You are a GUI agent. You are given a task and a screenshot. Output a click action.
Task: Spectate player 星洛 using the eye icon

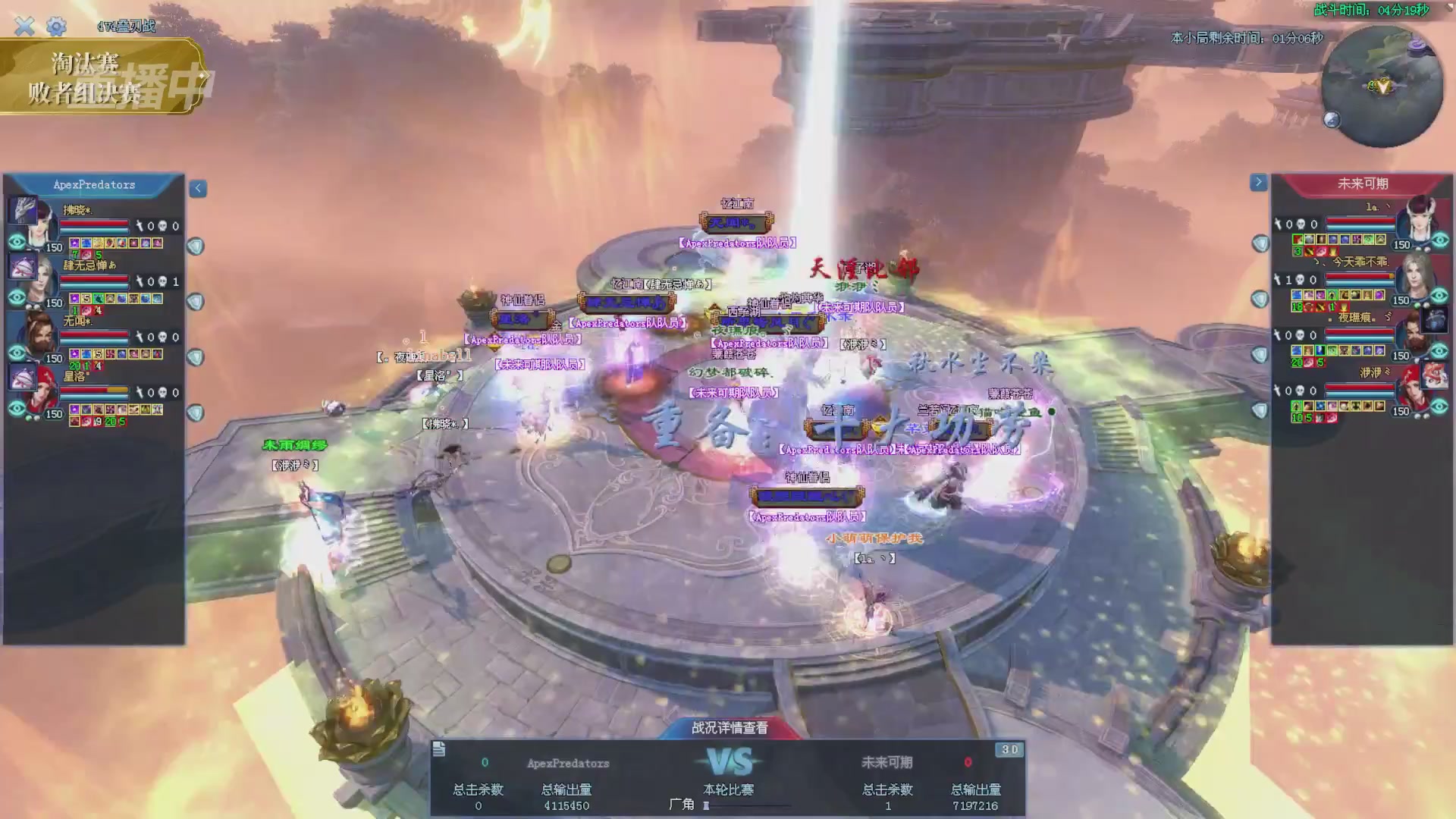coord(17,408)
